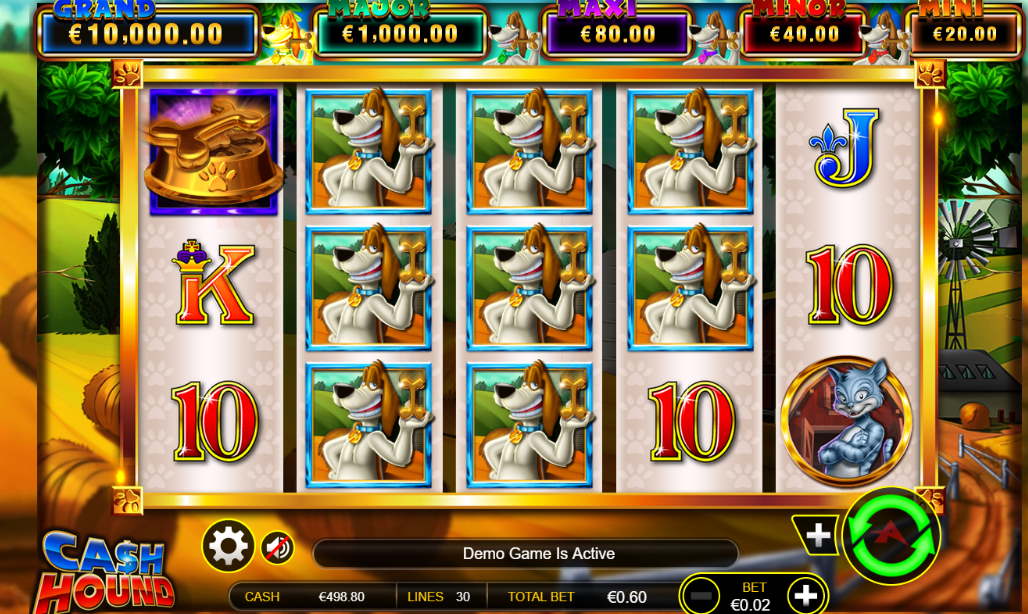Image resolution: width=1028 pixels, height=614 pixels.
Task: Open the gear settings menu
Action: click(x=228, y=546)
